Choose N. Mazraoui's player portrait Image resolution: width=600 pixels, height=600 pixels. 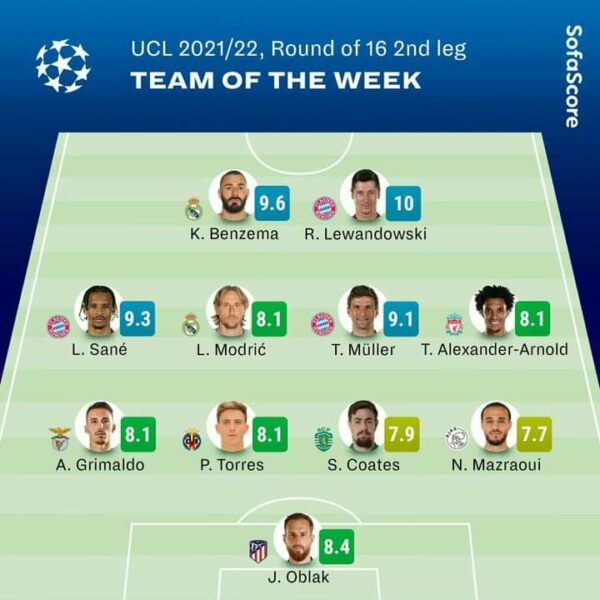[x=493, y=427]
